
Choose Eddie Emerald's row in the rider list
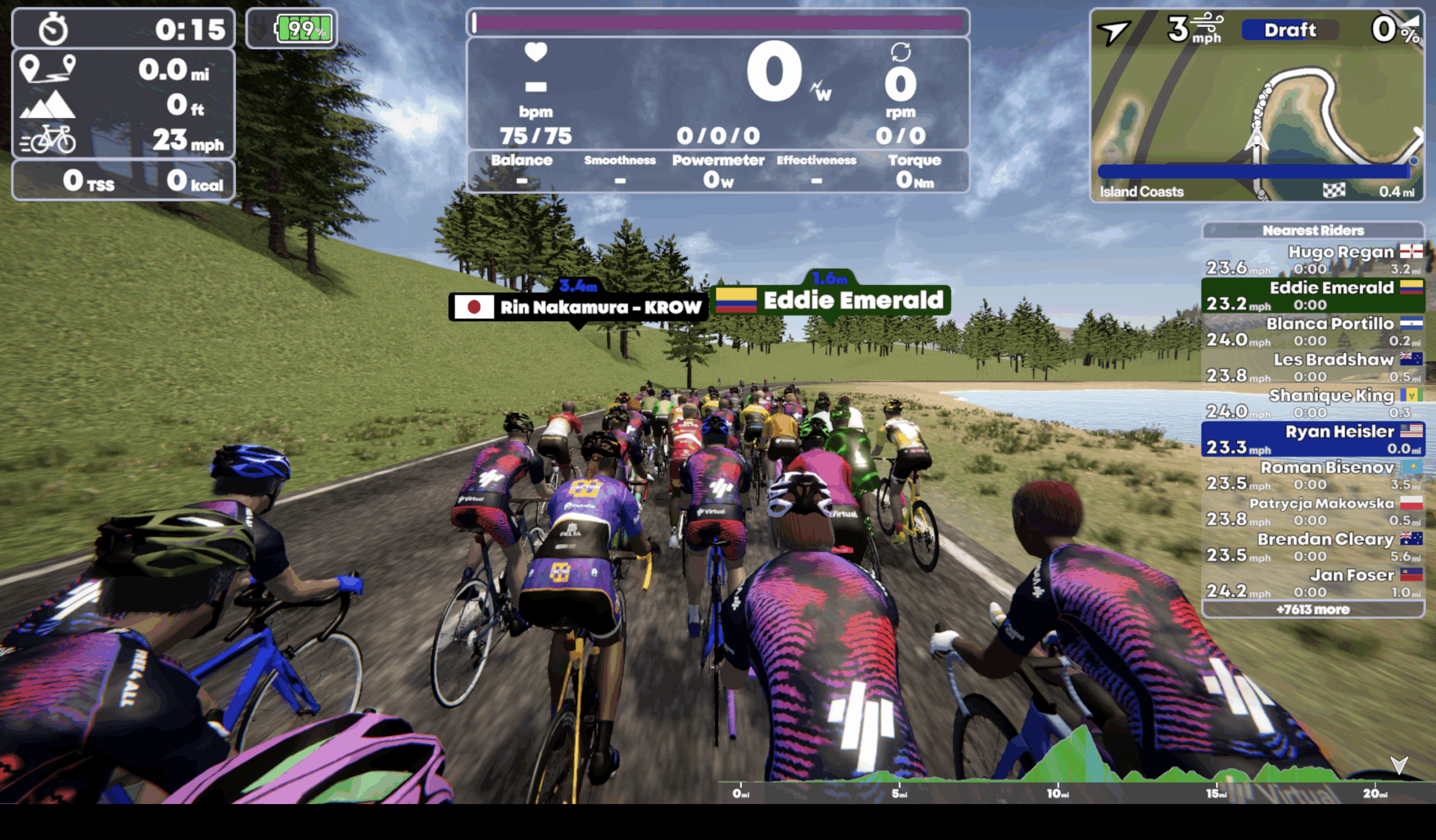coord(1313,296)
